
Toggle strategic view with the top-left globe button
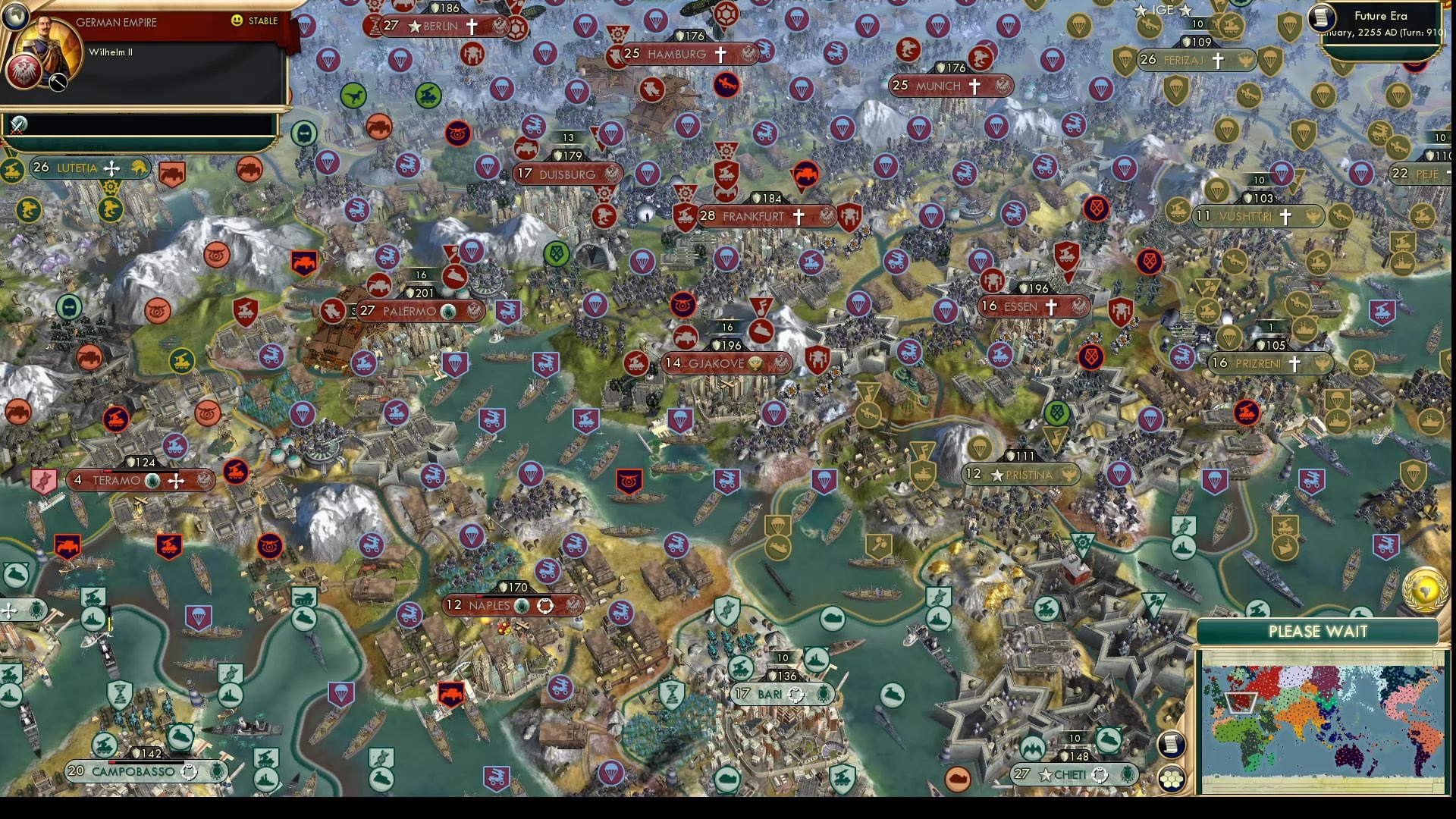pos(15,16)
